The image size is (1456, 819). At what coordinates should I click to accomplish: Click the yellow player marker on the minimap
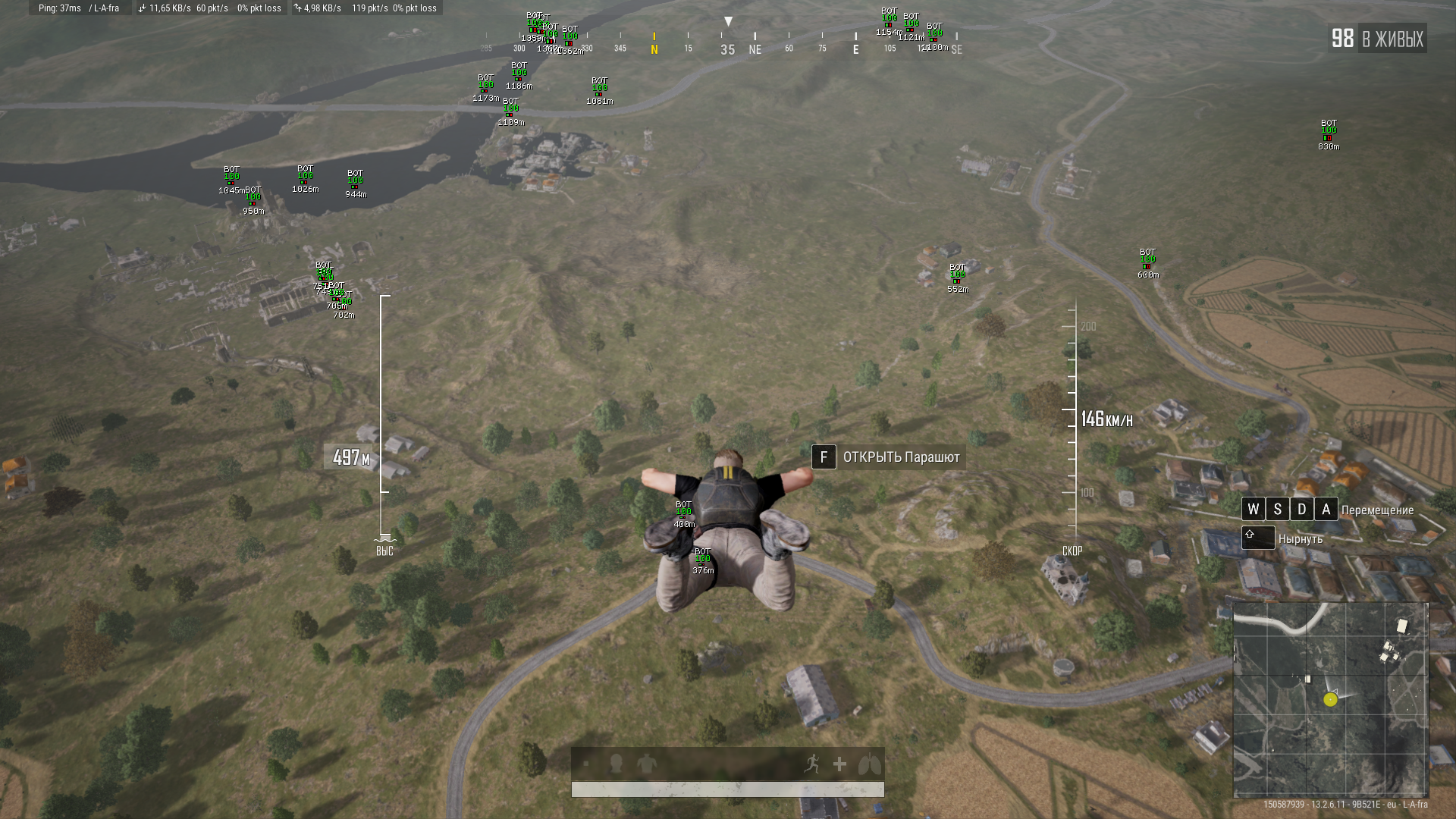tap(1330, 699)
